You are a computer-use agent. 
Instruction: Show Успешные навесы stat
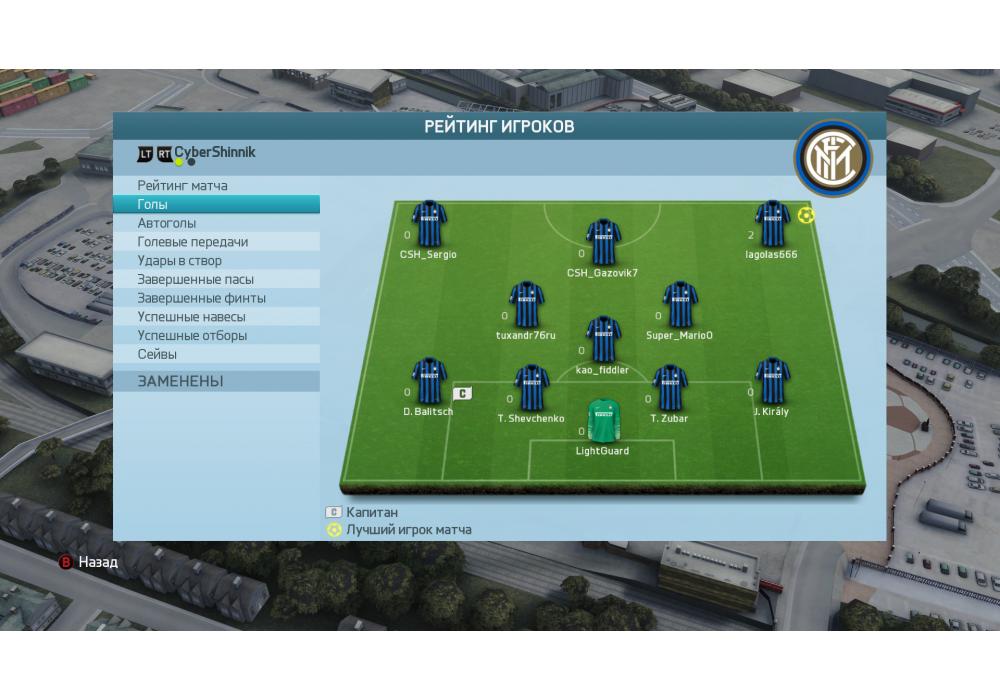pos(191,317)
